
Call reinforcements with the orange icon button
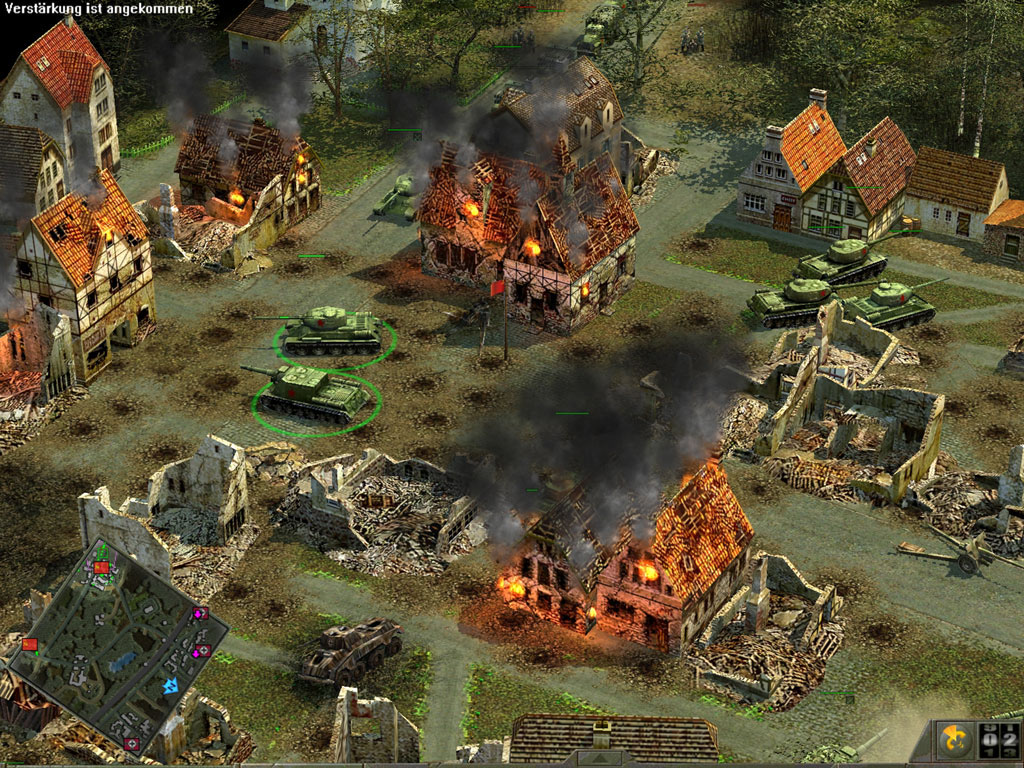[953, 741]
